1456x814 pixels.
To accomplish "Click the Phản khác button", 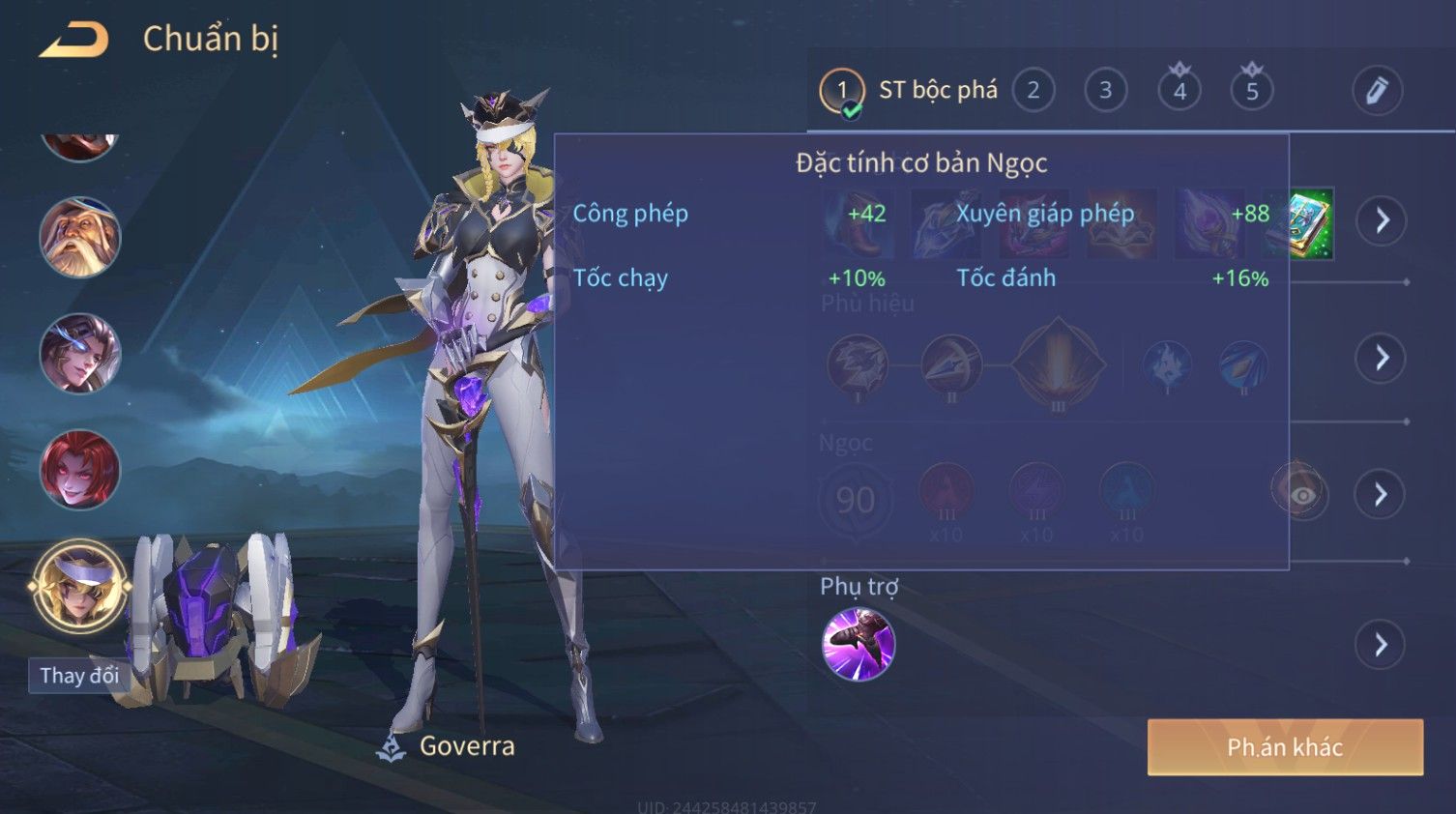I will tap(1285, 747).
